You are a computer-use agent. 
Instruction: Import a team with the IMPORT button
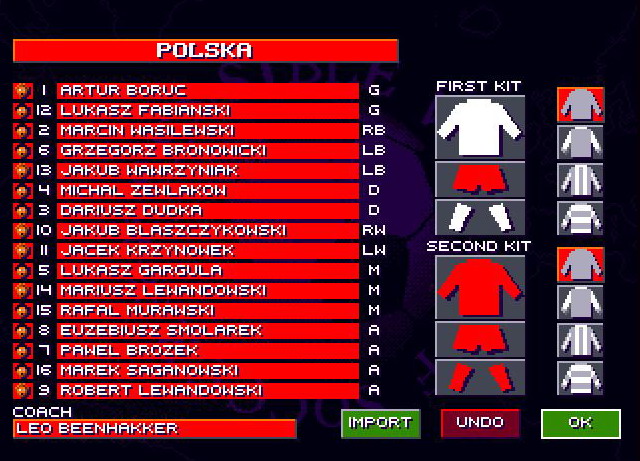click(x=380, y=423)
